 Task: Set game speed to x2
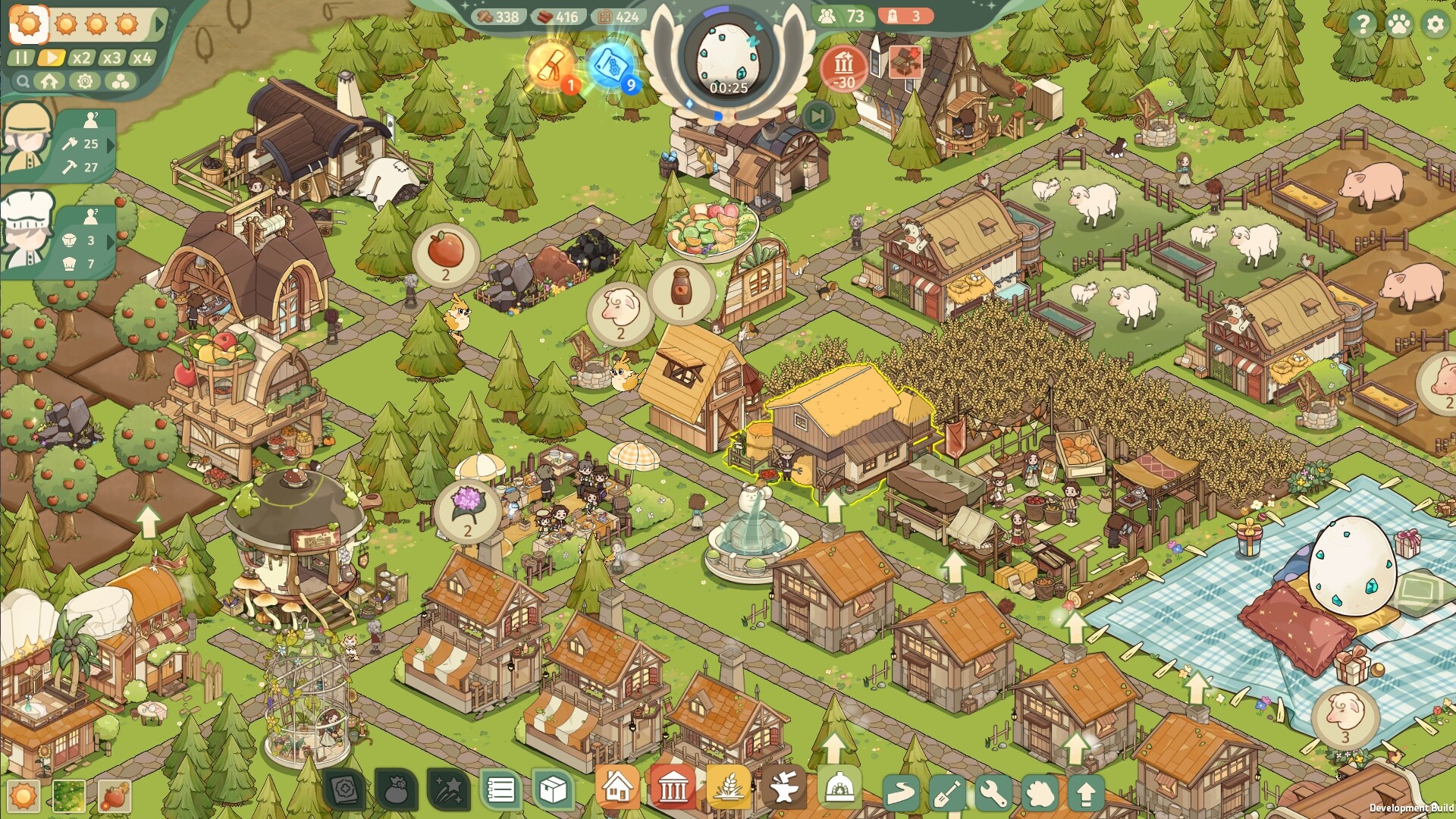coord(80,58)
